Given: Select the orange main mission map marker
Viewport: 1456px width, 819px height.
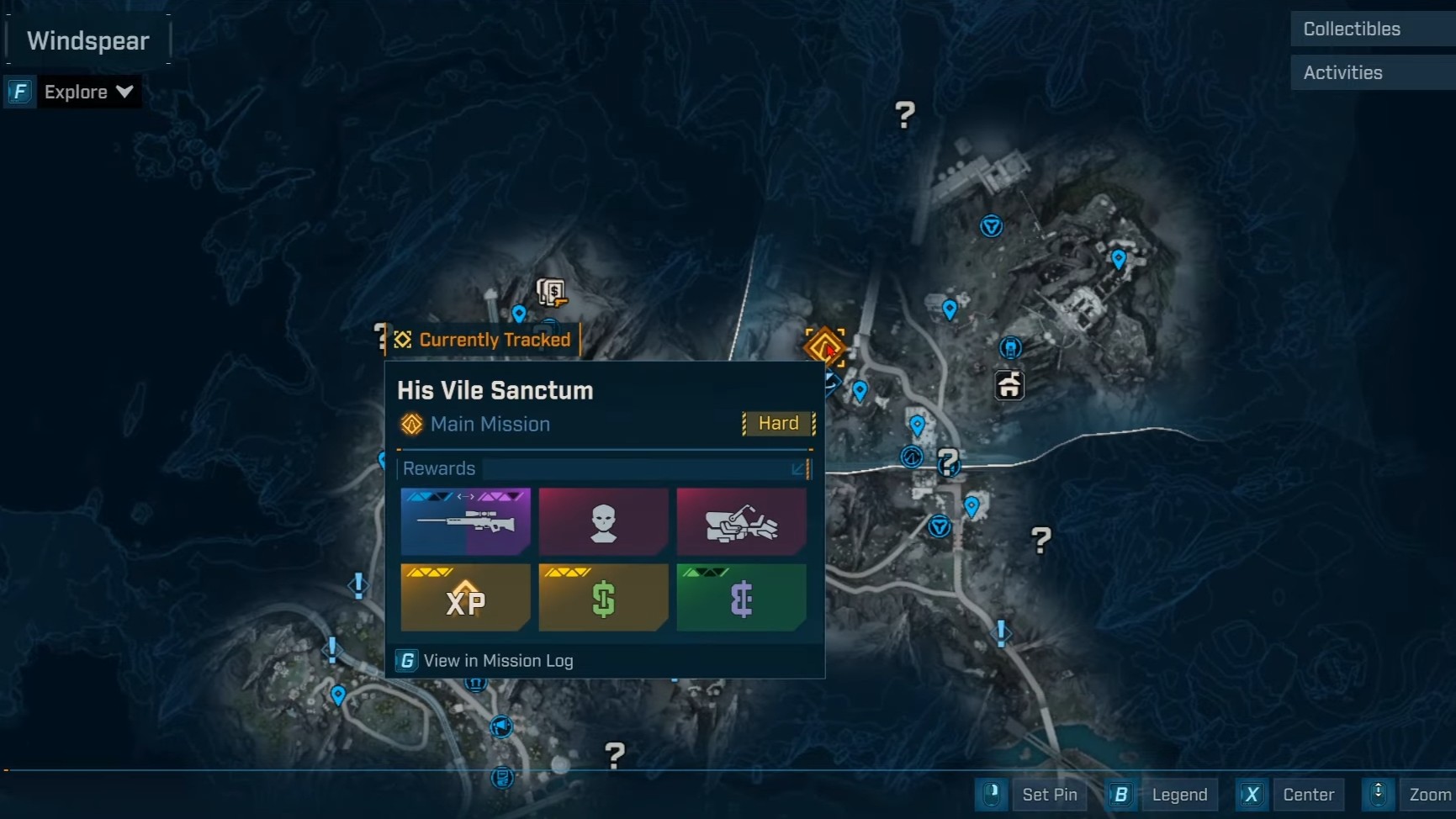Looking at the screenshot, I should click(824, 346).
